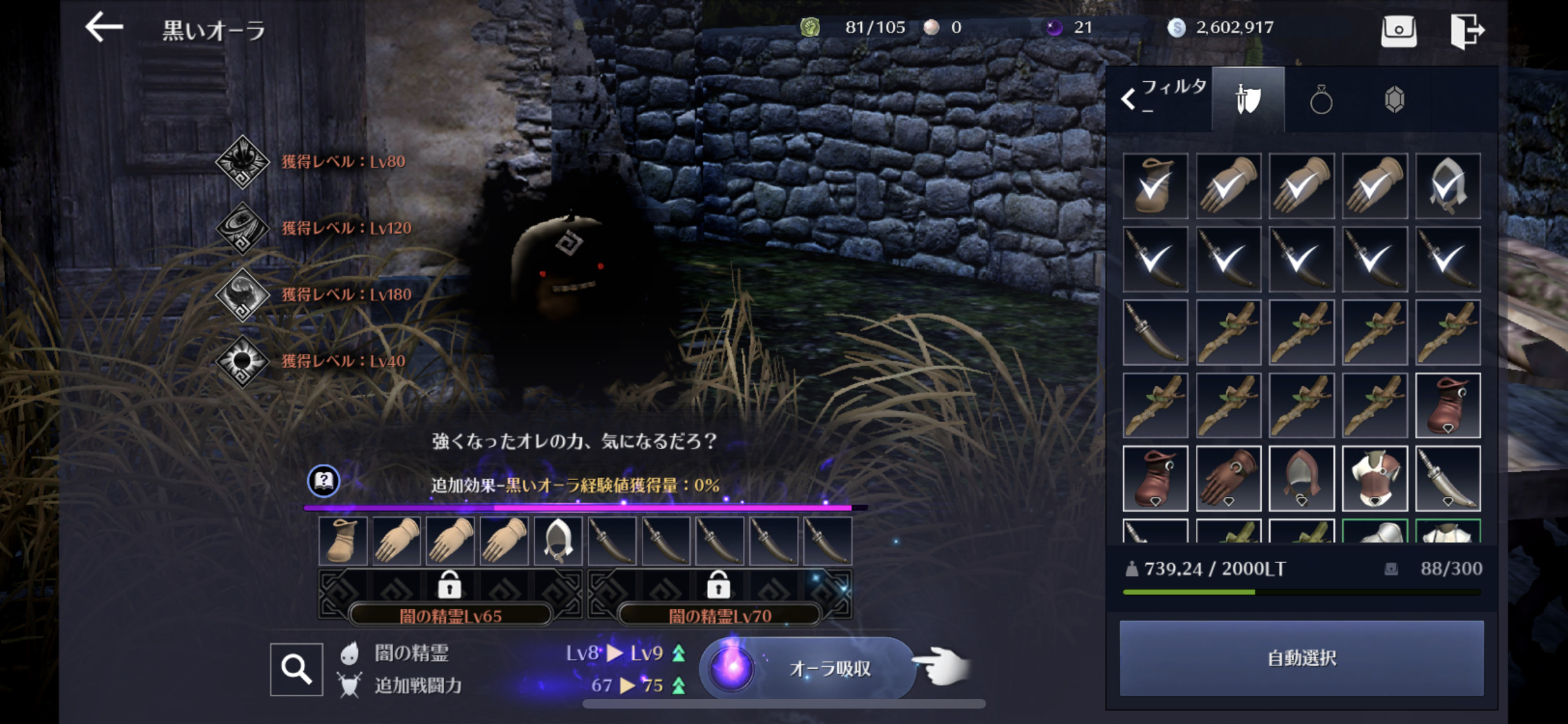
Task: Switch to the ring accessories tab
Action: click(1321, 100)
